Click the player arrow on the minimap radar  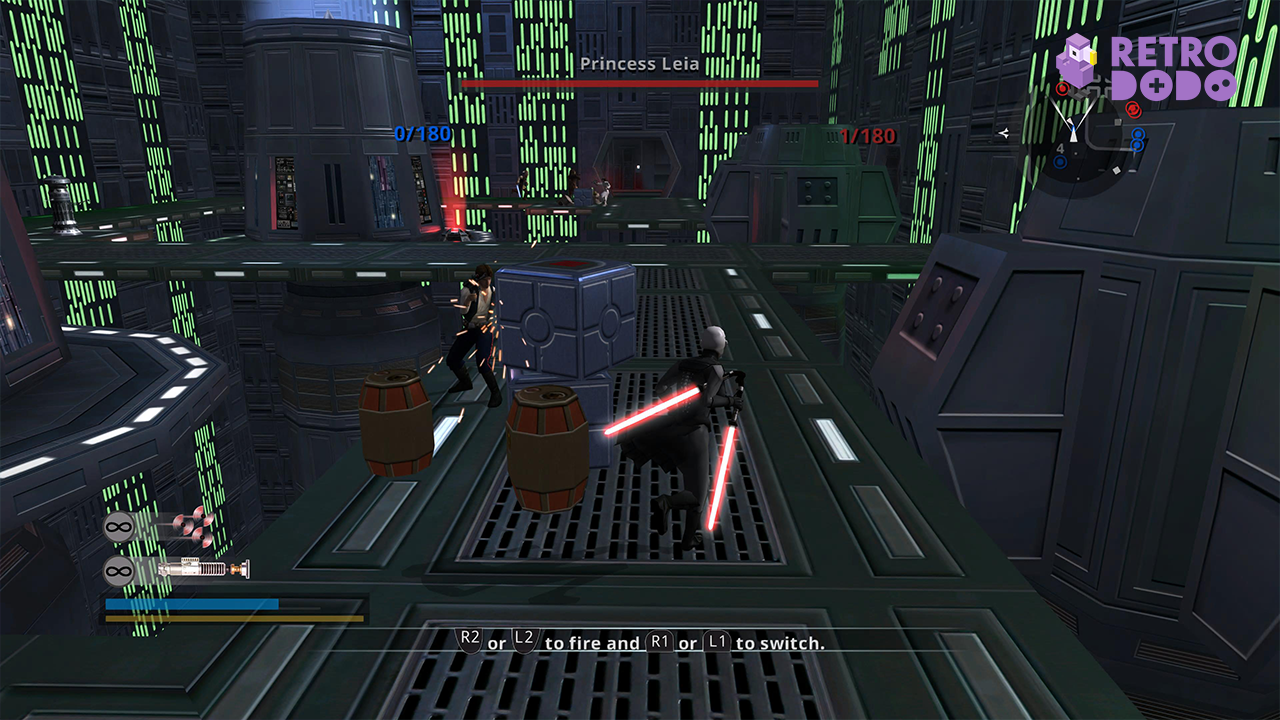(1073, 136)
